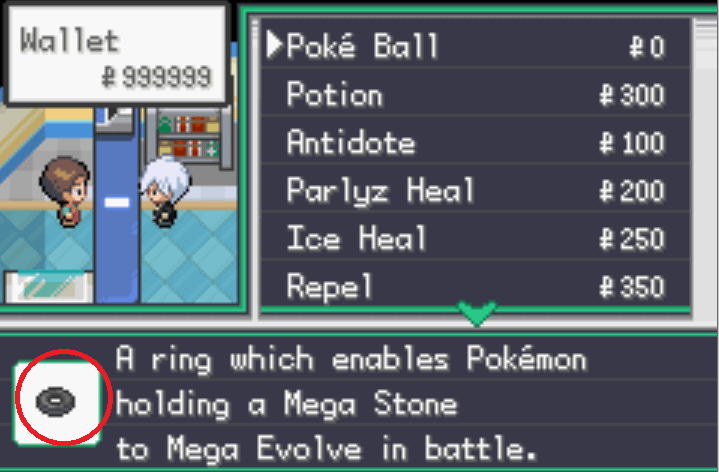Click the green scroll-down arrow

pos(479,315)
